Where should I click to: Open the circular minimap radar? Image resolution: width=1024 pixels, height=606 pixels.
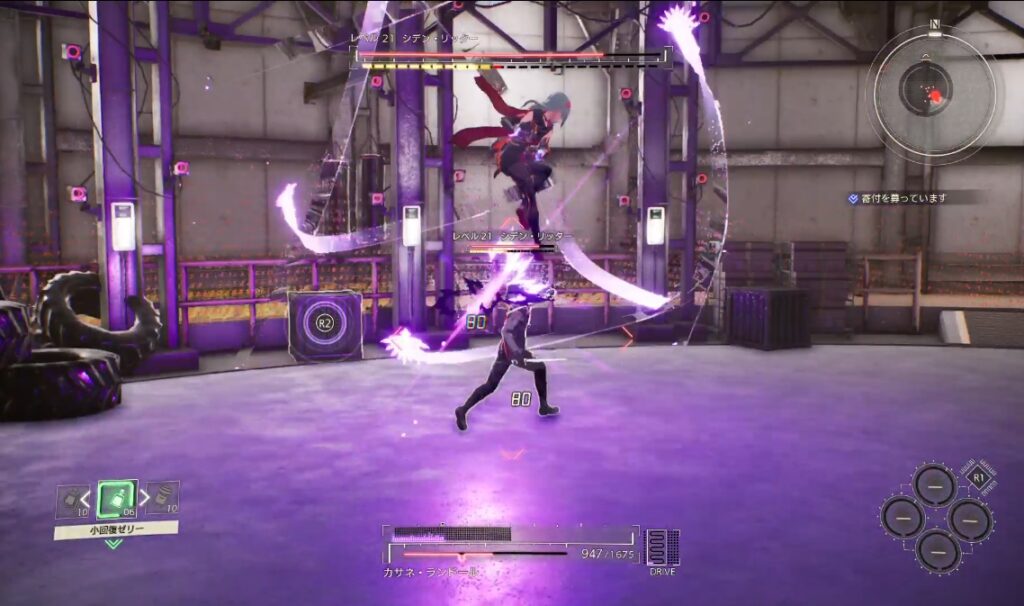(931, 93)
